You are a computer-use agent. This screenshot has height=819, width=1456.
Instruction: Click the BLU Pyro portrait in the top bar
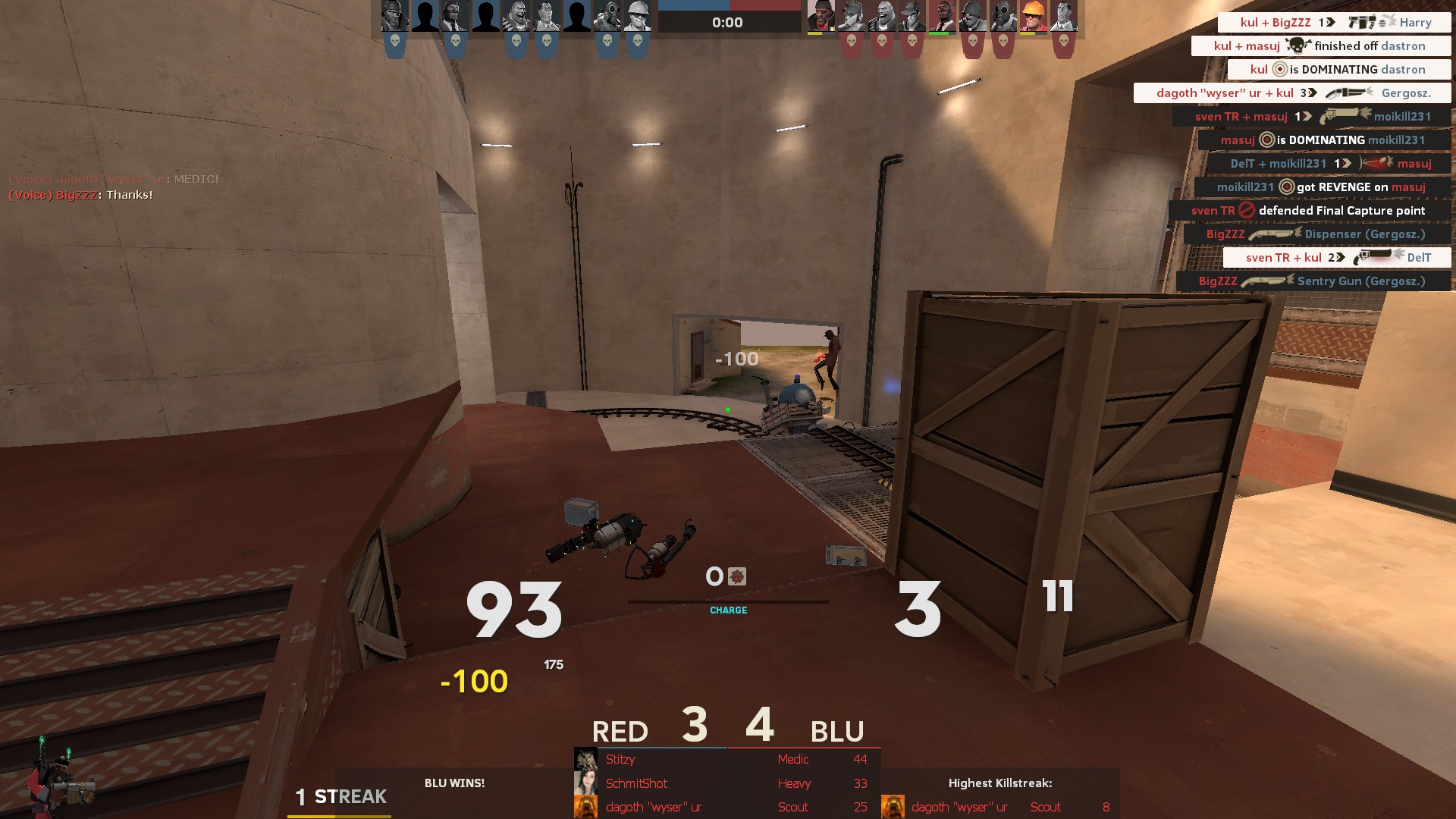[x=607, y=17]
